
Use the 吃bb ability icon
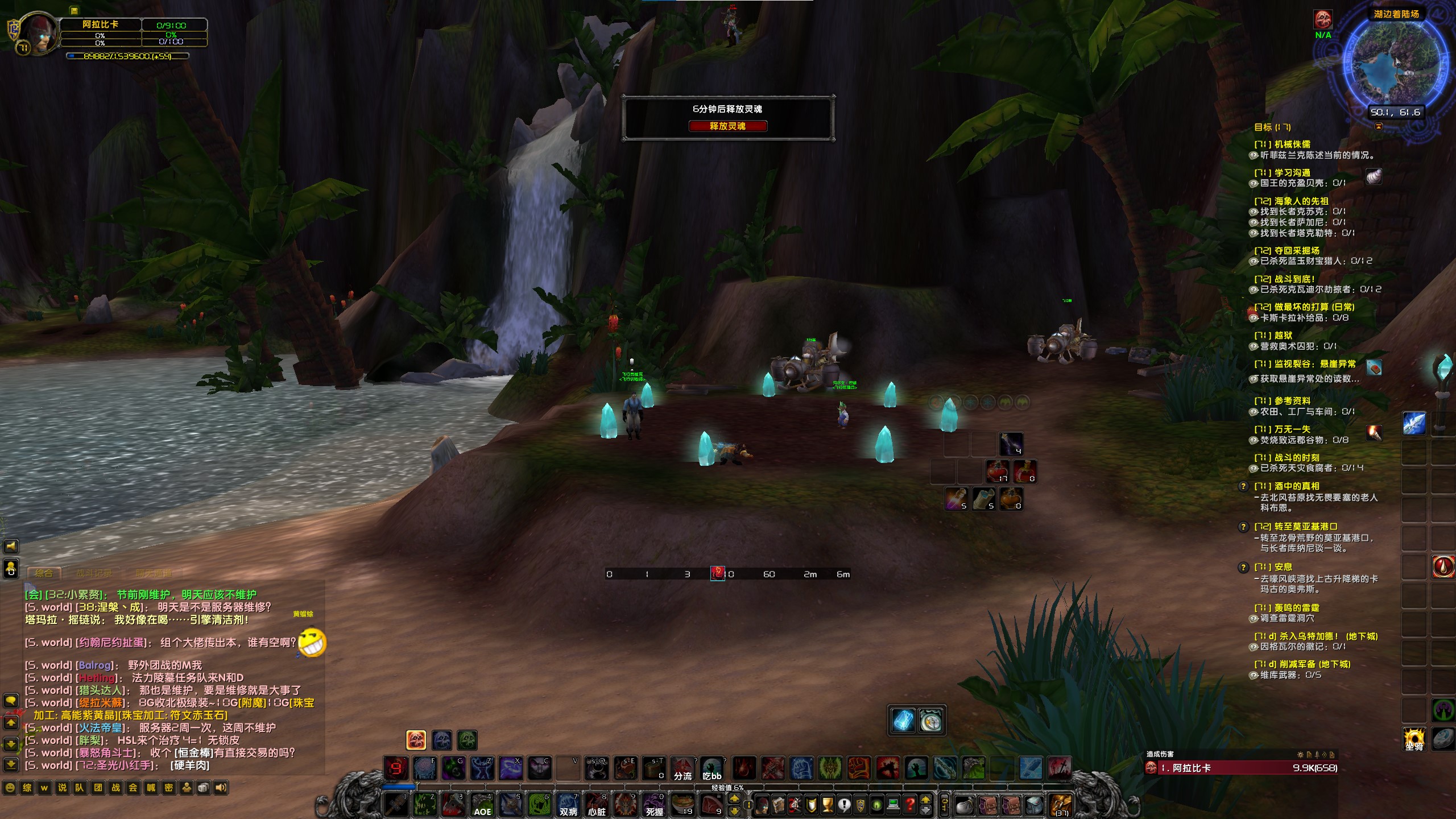pyautogui.click(x=712, y=769)
